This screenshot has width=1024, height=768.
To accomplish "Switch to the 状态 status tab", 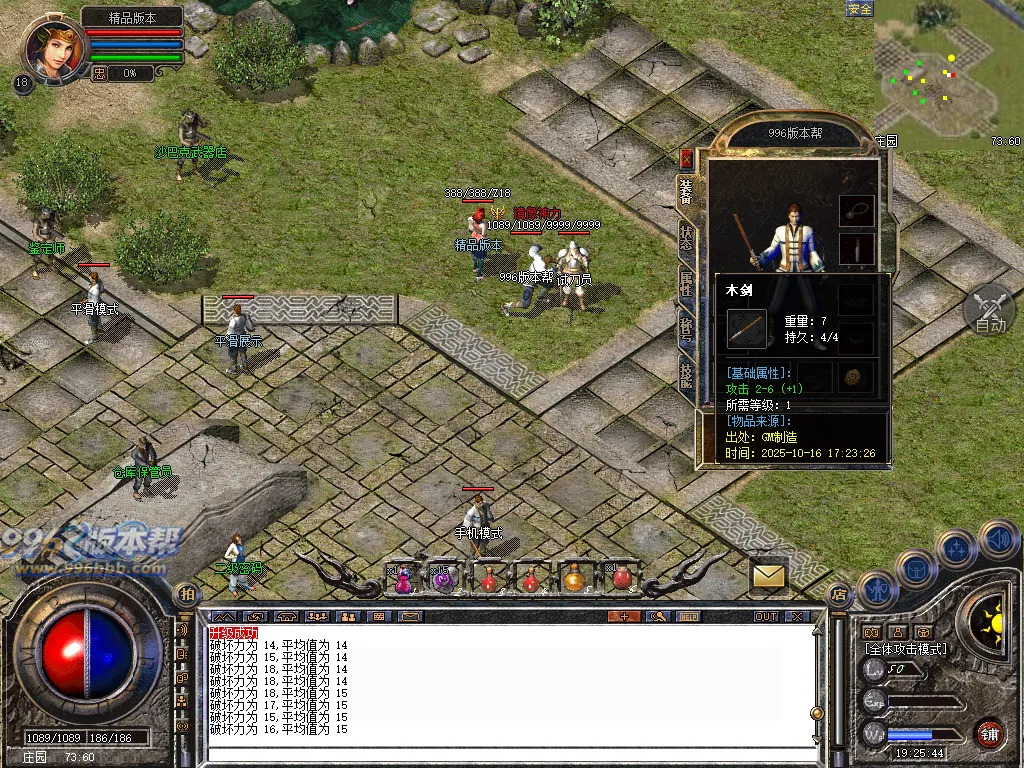I will (686, 236).
